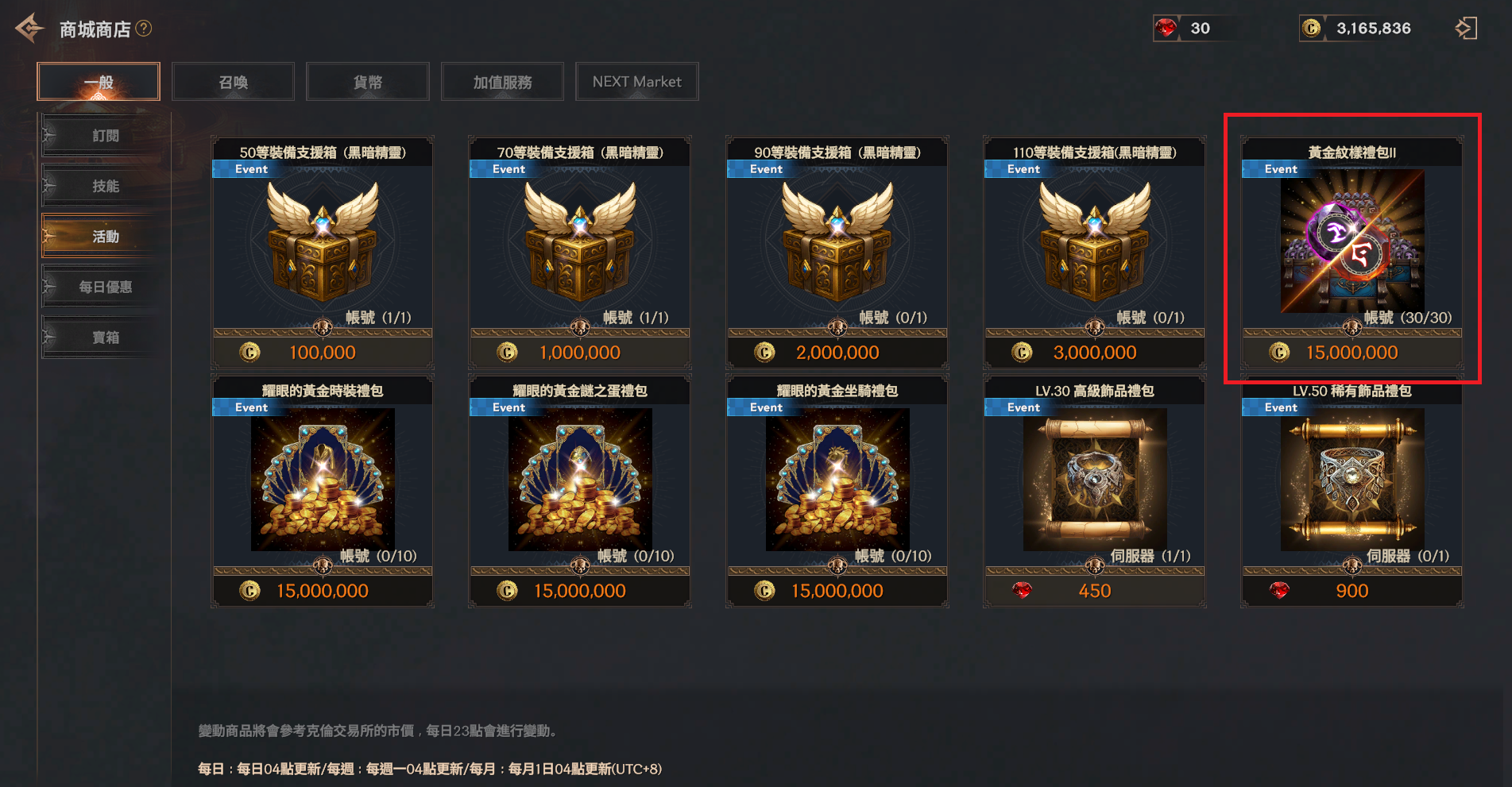Switch to the NEXT Market tab
The height and width of the screenshot is (787, 1512).
[636, 82]
